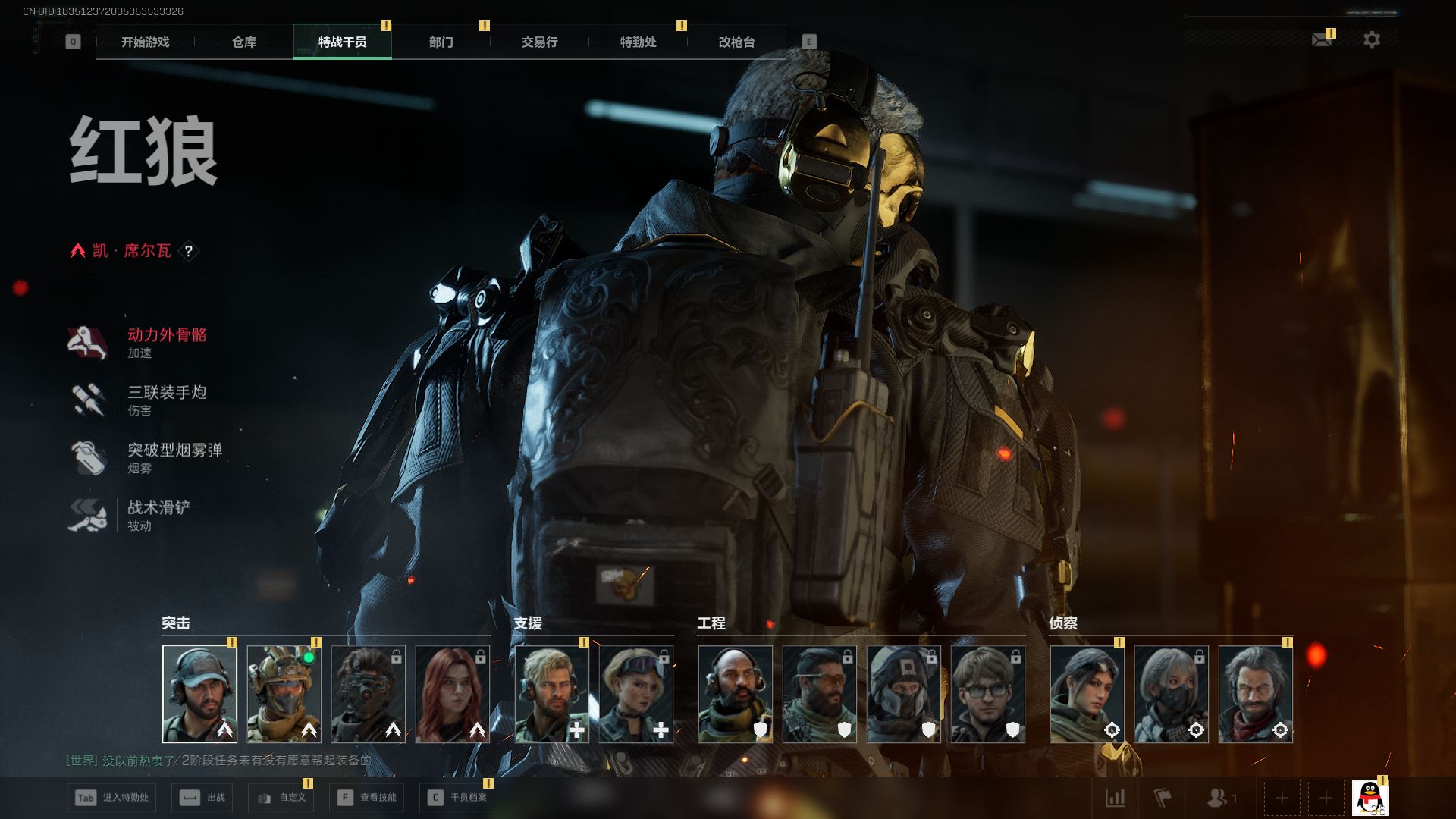
Task: Go to the 部门 tab
Action: pos(441,42)
